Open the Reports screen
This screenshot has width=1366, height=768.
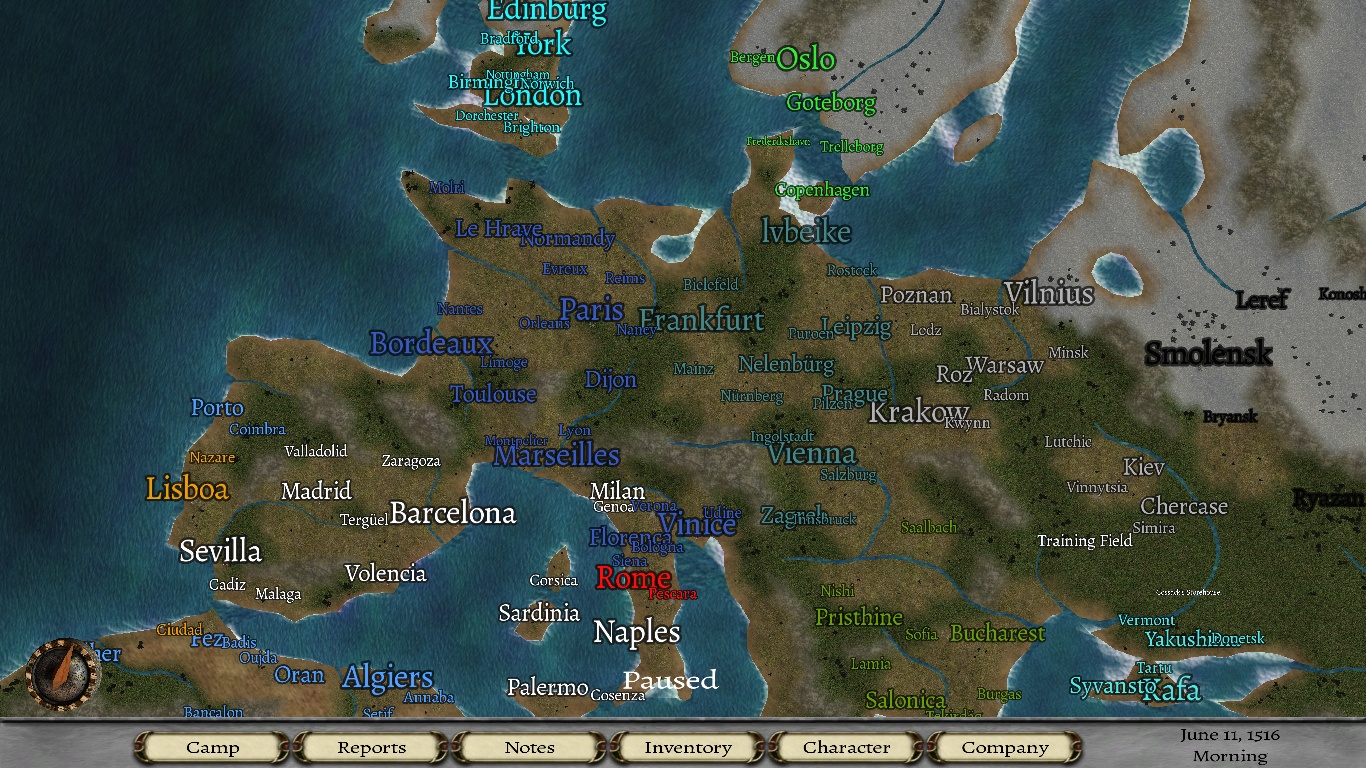371,747
